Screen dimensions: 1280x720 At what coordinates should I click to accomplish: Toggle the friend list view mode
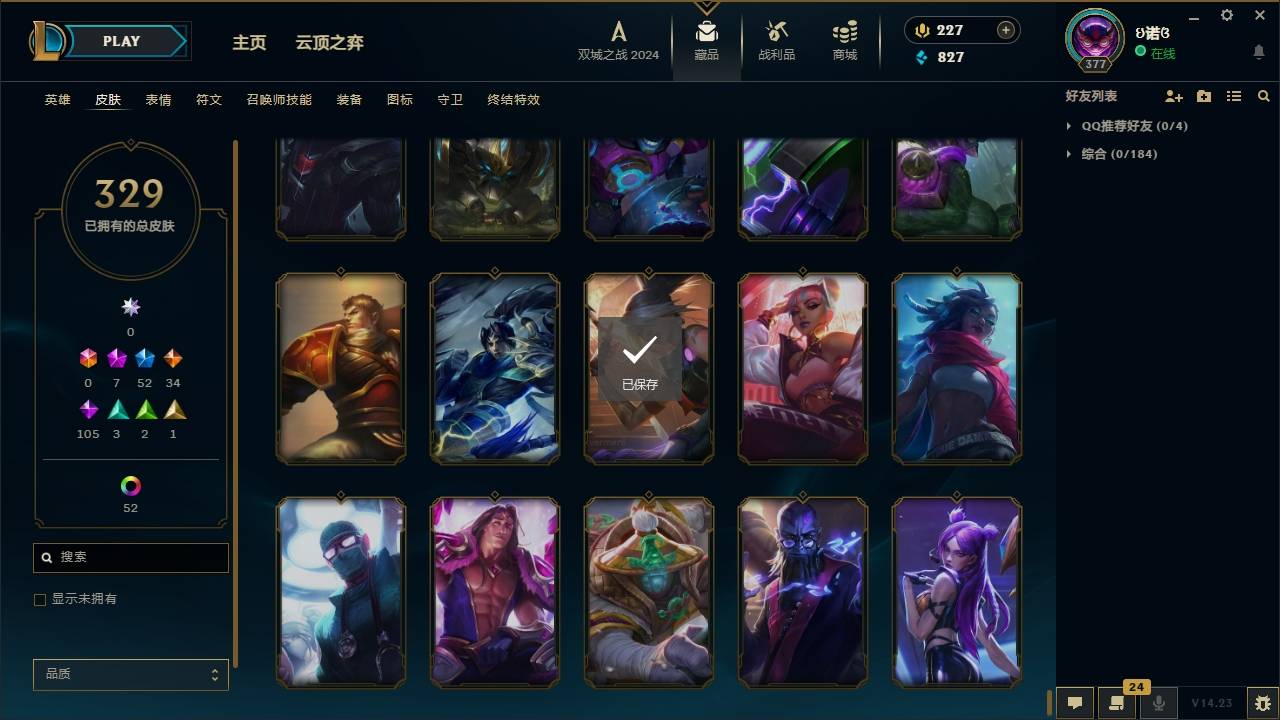(1234, 96)
